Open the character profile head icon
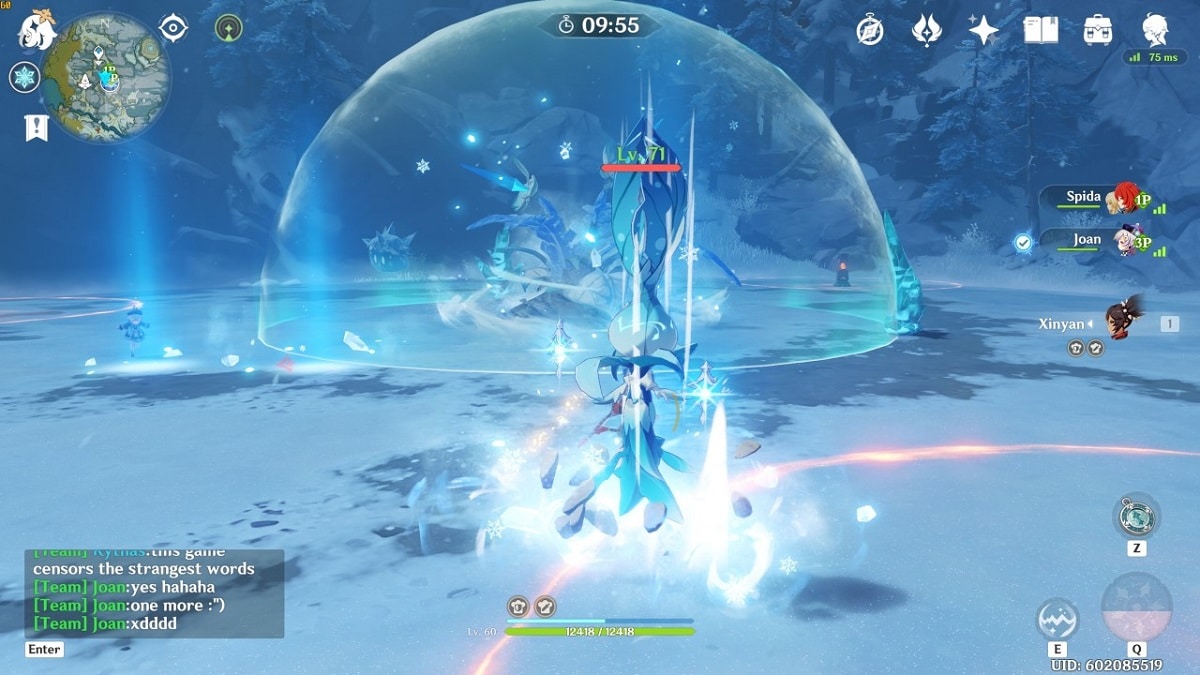1200x675 pixels. point(1156,29)
